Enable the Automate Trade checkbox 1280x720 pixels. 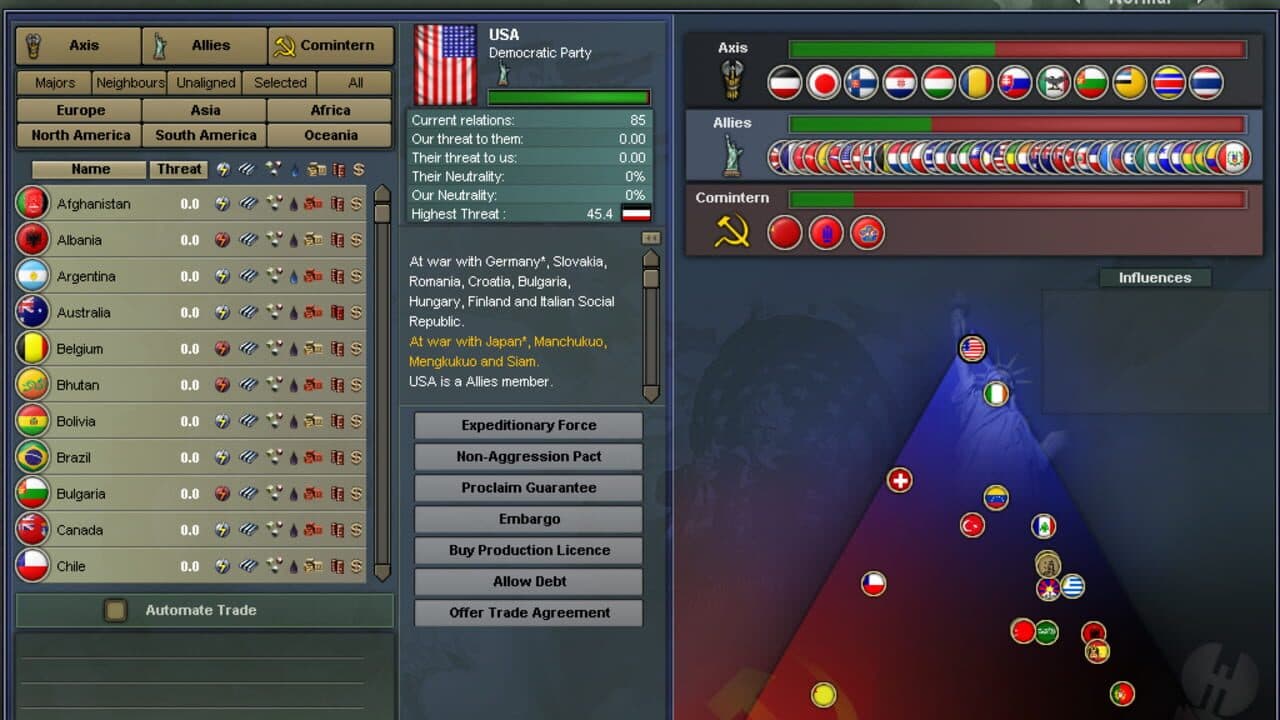click(113, 610)
